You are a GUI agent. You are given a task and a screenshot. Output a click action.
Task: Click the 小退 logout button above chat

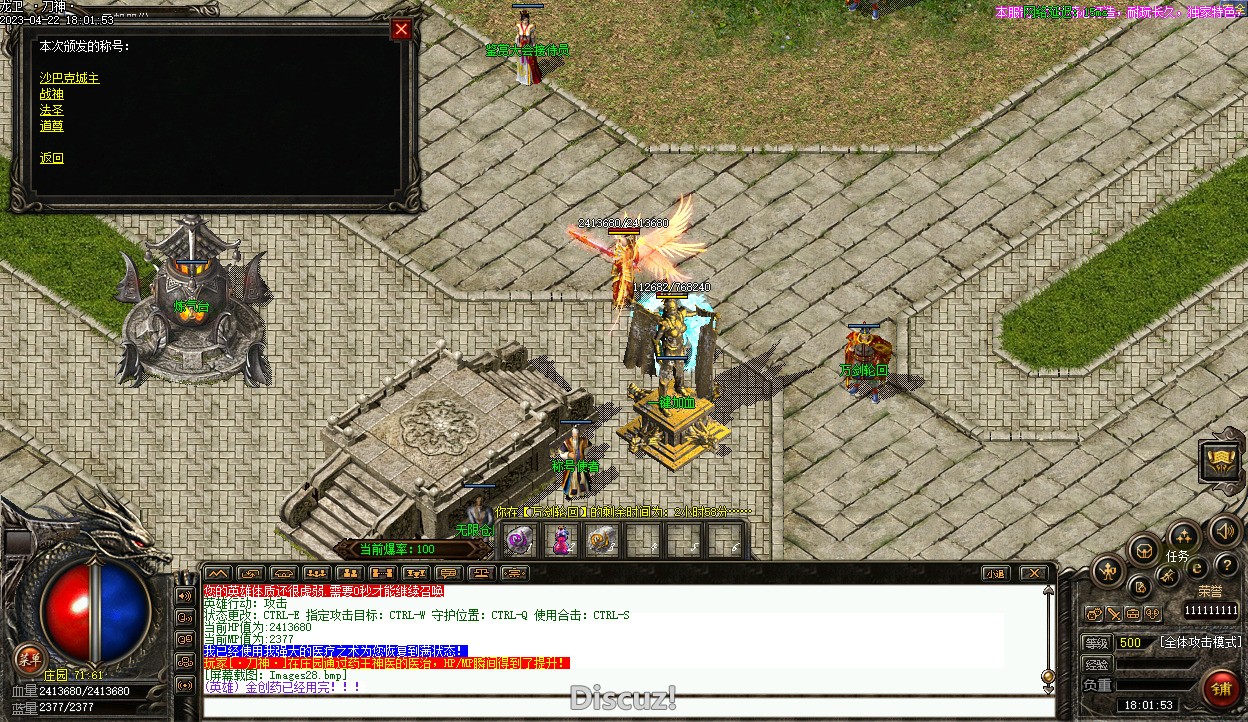click(994, 573)
